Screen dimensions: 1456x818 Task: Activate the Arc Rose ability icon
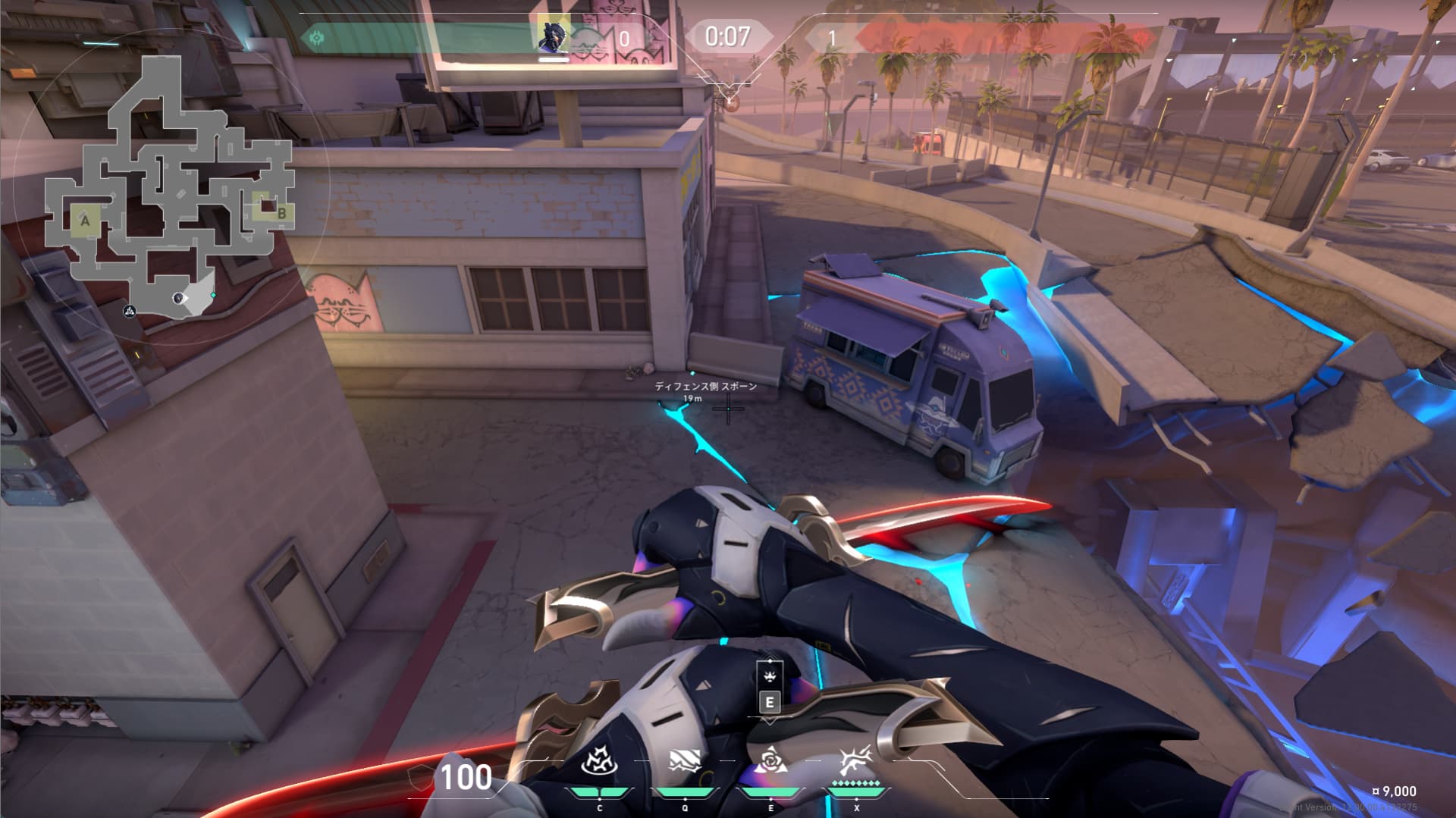coord(770,760)
